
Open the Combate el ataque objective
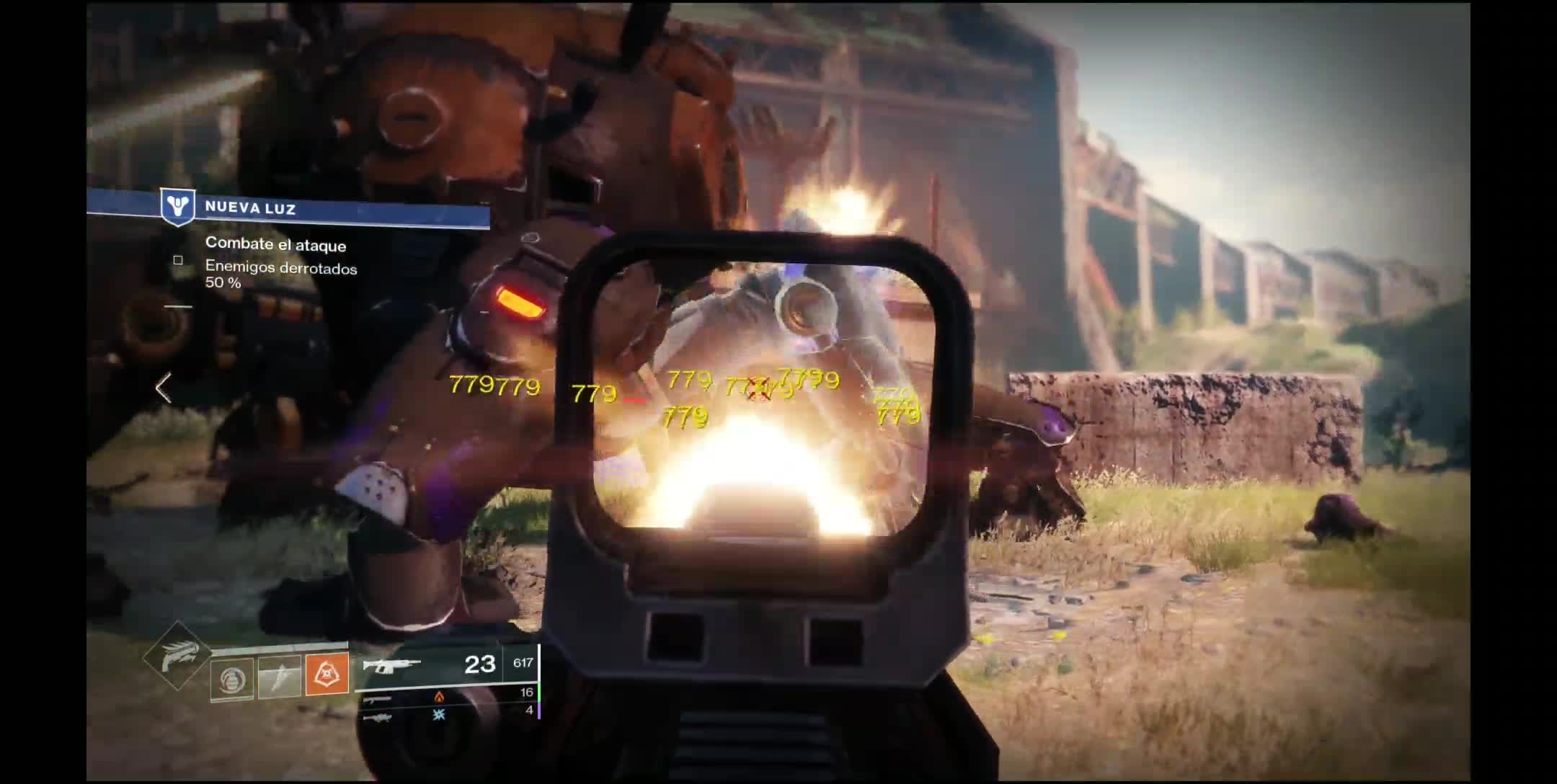(x=275, y=245)
